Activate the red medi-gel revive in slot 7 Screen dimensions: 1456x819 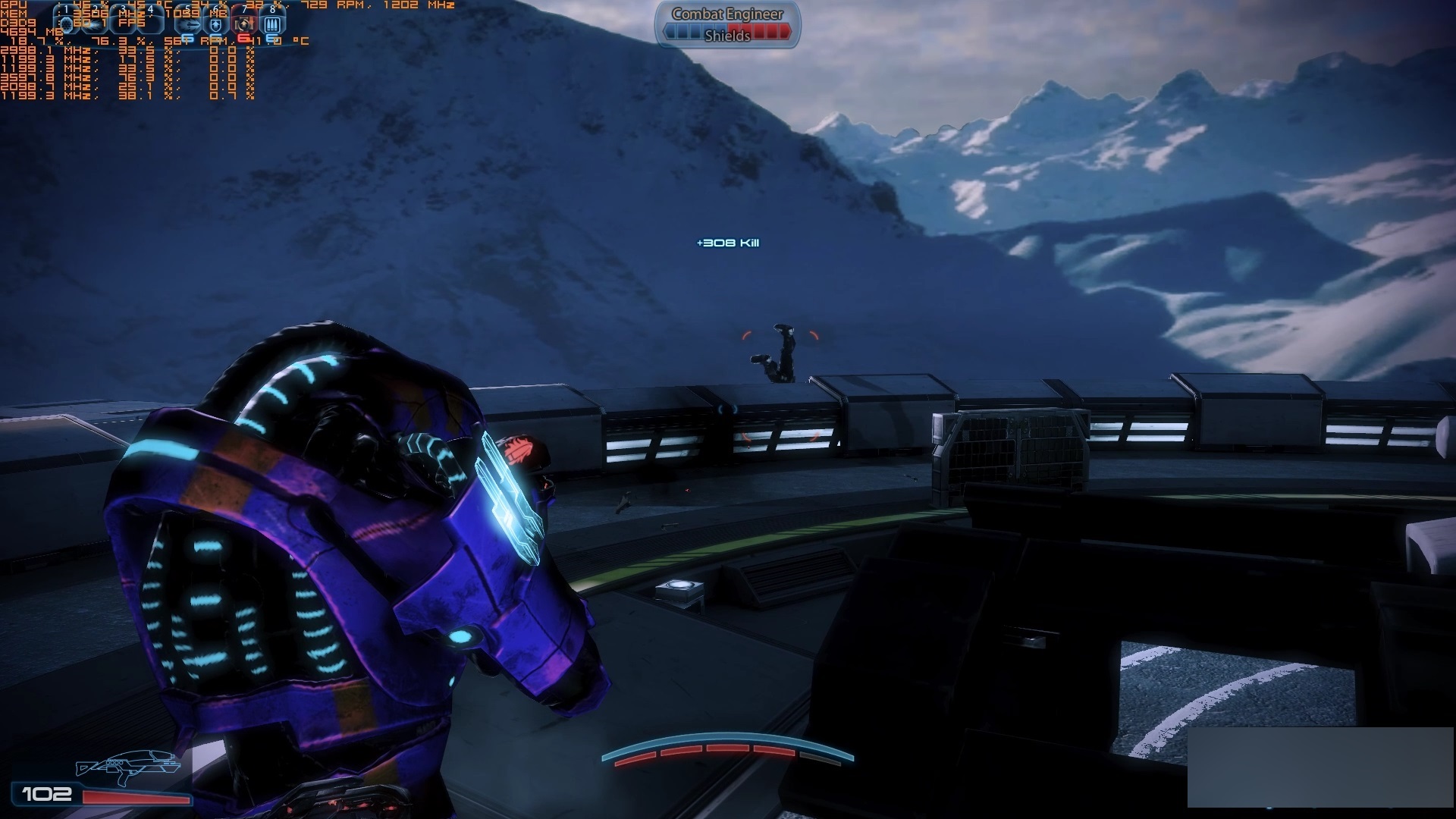(x=243, y=24)
